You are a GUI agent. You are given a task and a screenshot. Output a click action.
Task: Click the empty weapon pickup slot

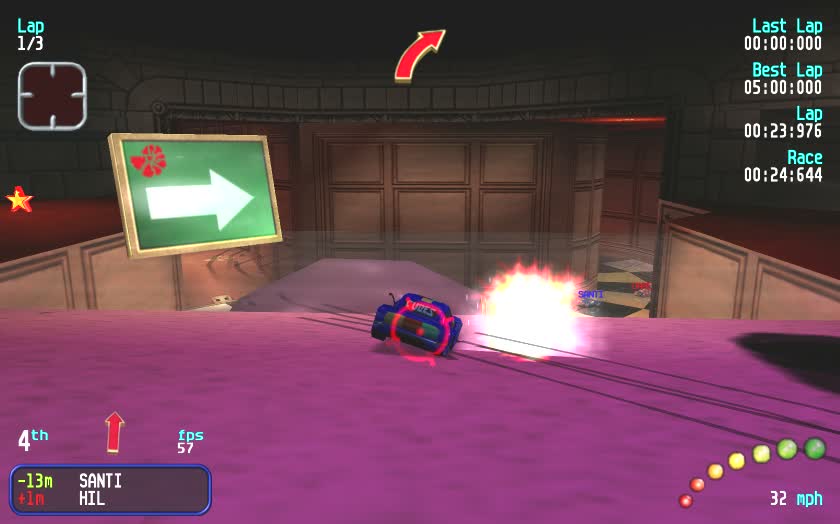click(52, 96)
